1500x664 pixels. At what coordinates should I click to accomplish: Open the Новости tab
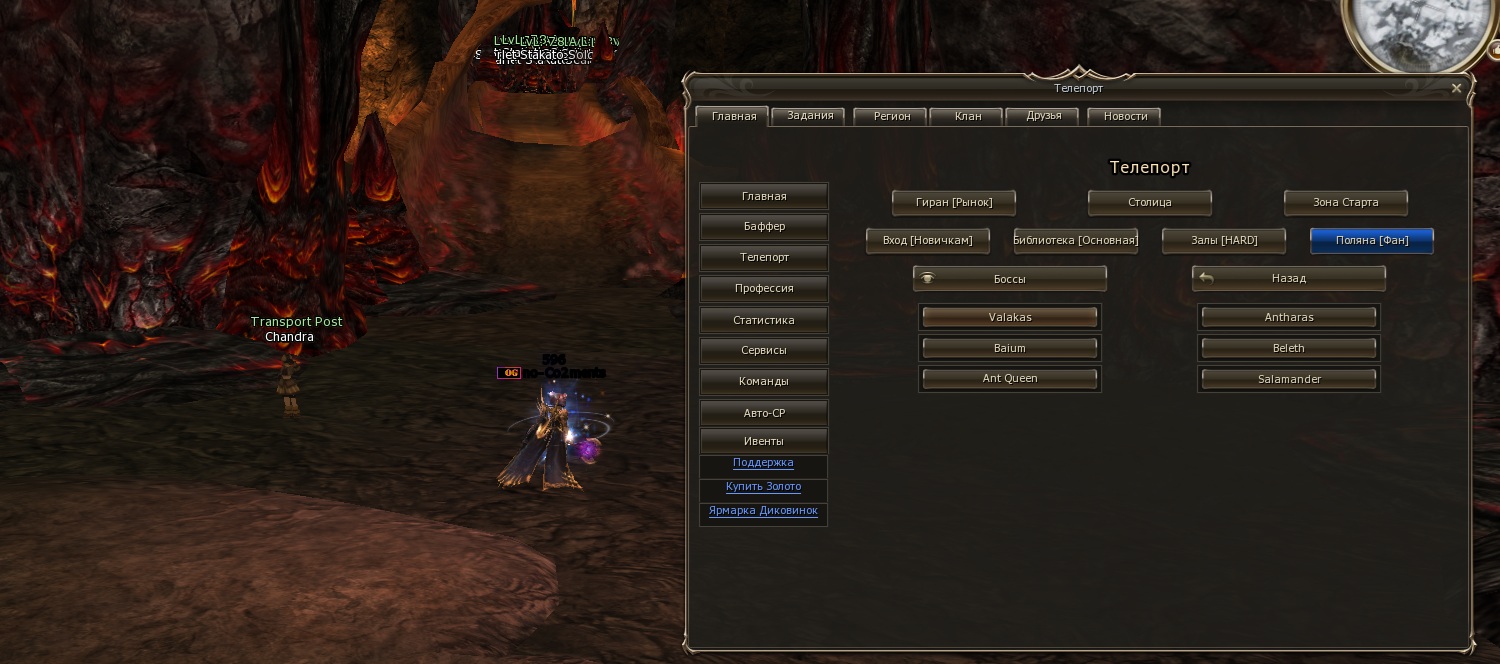(1125, 116)
